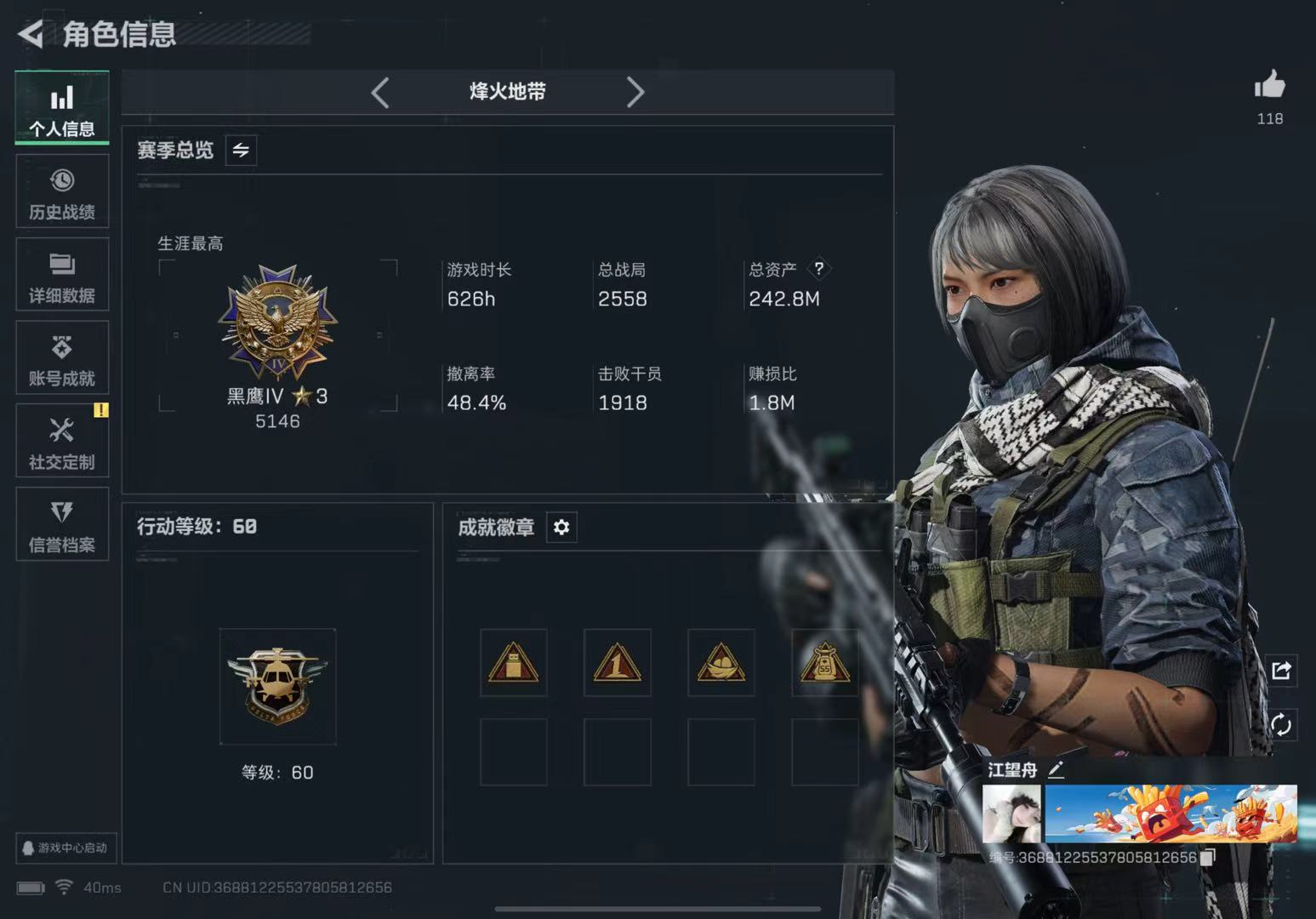Click the share icon on the right edge
Screen dimensions: 1316x919
coord(1281,671)
